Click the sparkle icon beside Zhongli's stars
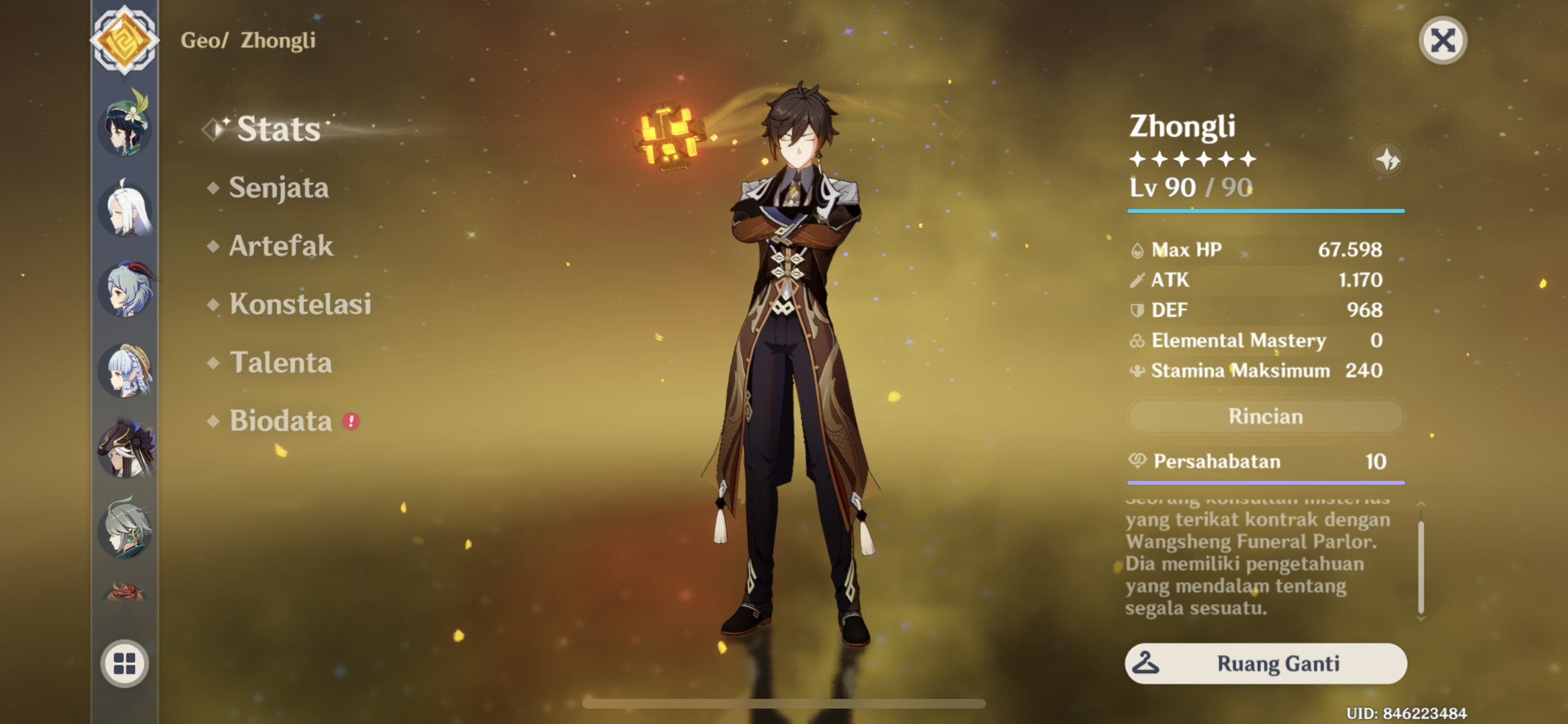 (x=1388, y=161)
